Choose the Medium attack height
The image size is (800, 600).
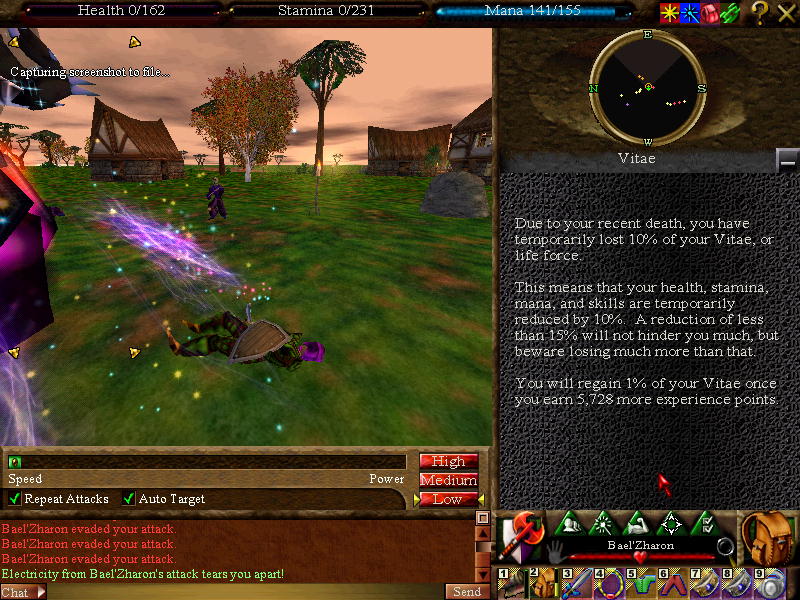point(448,480)
